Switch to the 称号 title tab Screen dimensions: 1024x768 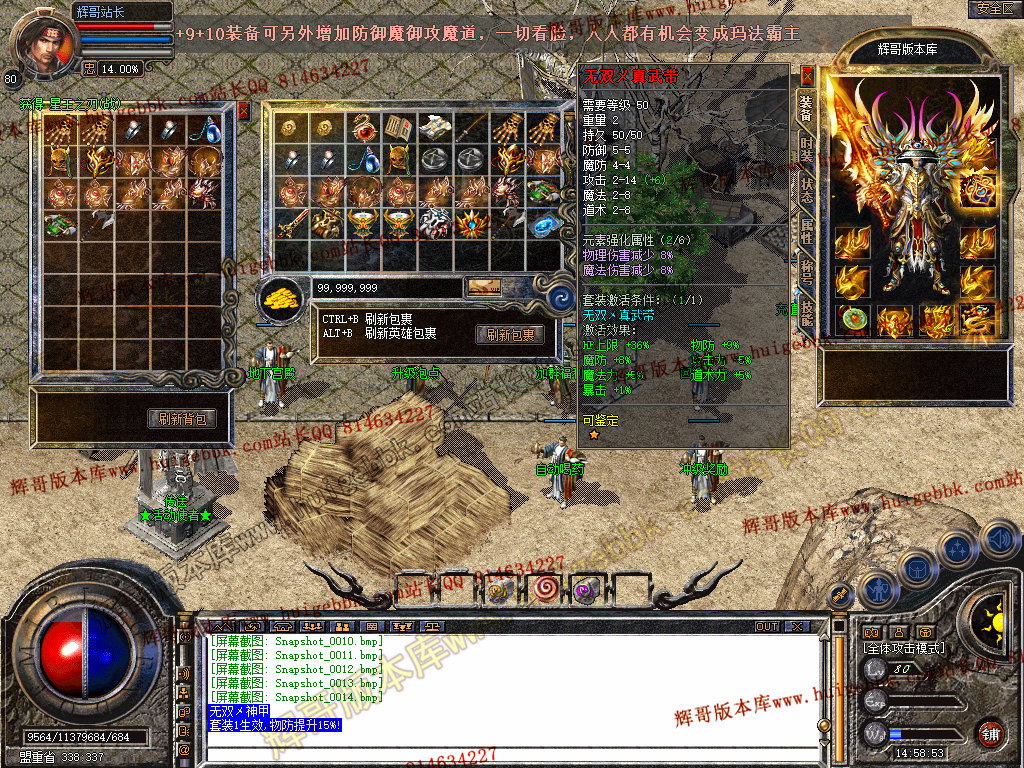806,272
